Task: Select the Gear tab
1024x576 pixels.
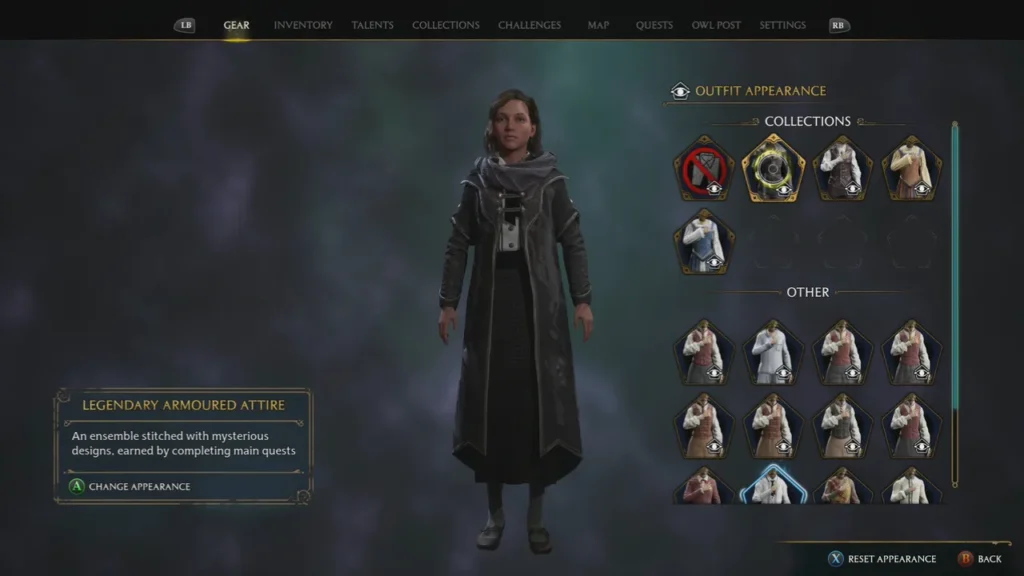Action: click(x=236, y=25)
